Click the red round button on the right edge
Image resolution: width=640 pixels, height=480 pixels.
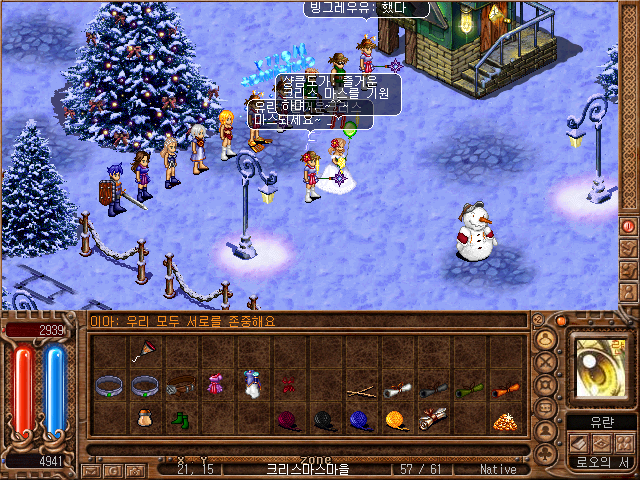[629, 226]
